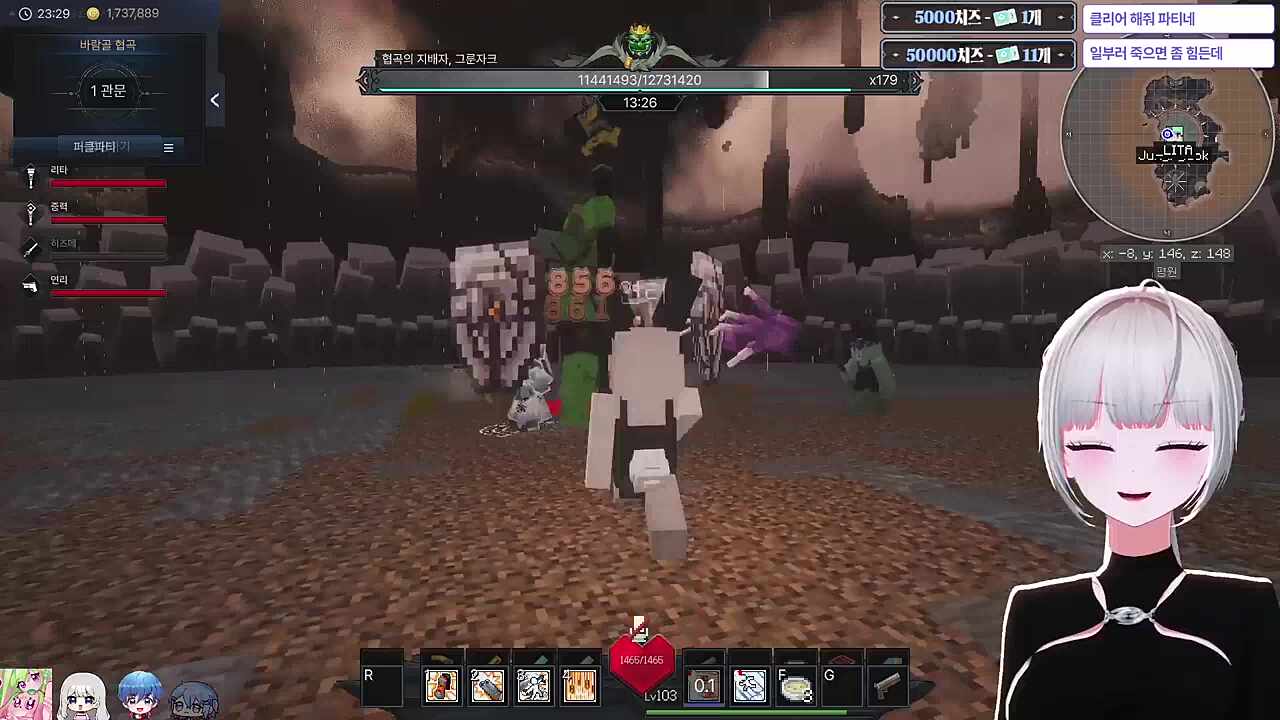Activate skill slot 2 on the hotbar
Screen dimensions: 1280x720
pyautogui.click(x=487, y=685)
